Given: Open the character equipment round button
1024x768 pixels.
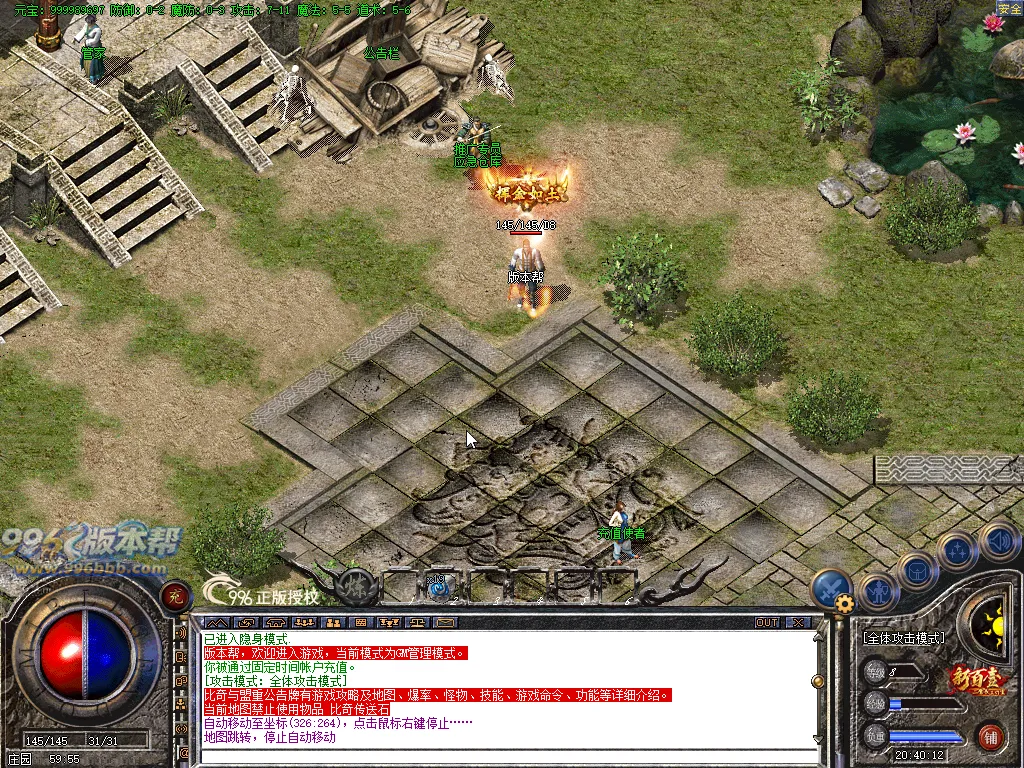Looking at the screenshot, I should click(x=878, y=592).
